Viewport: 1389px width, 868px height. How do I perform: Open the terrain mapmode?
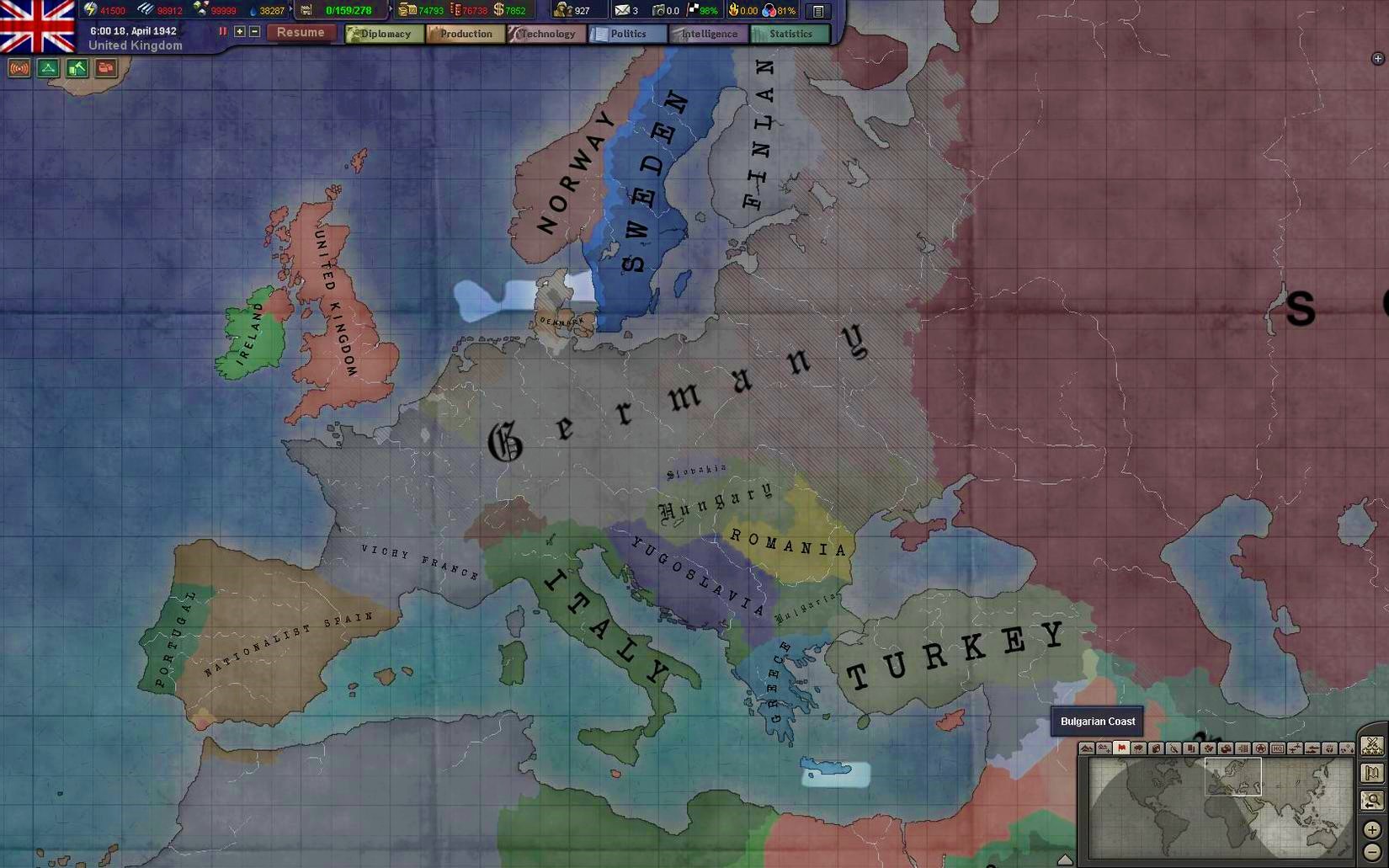(1087, 749)
